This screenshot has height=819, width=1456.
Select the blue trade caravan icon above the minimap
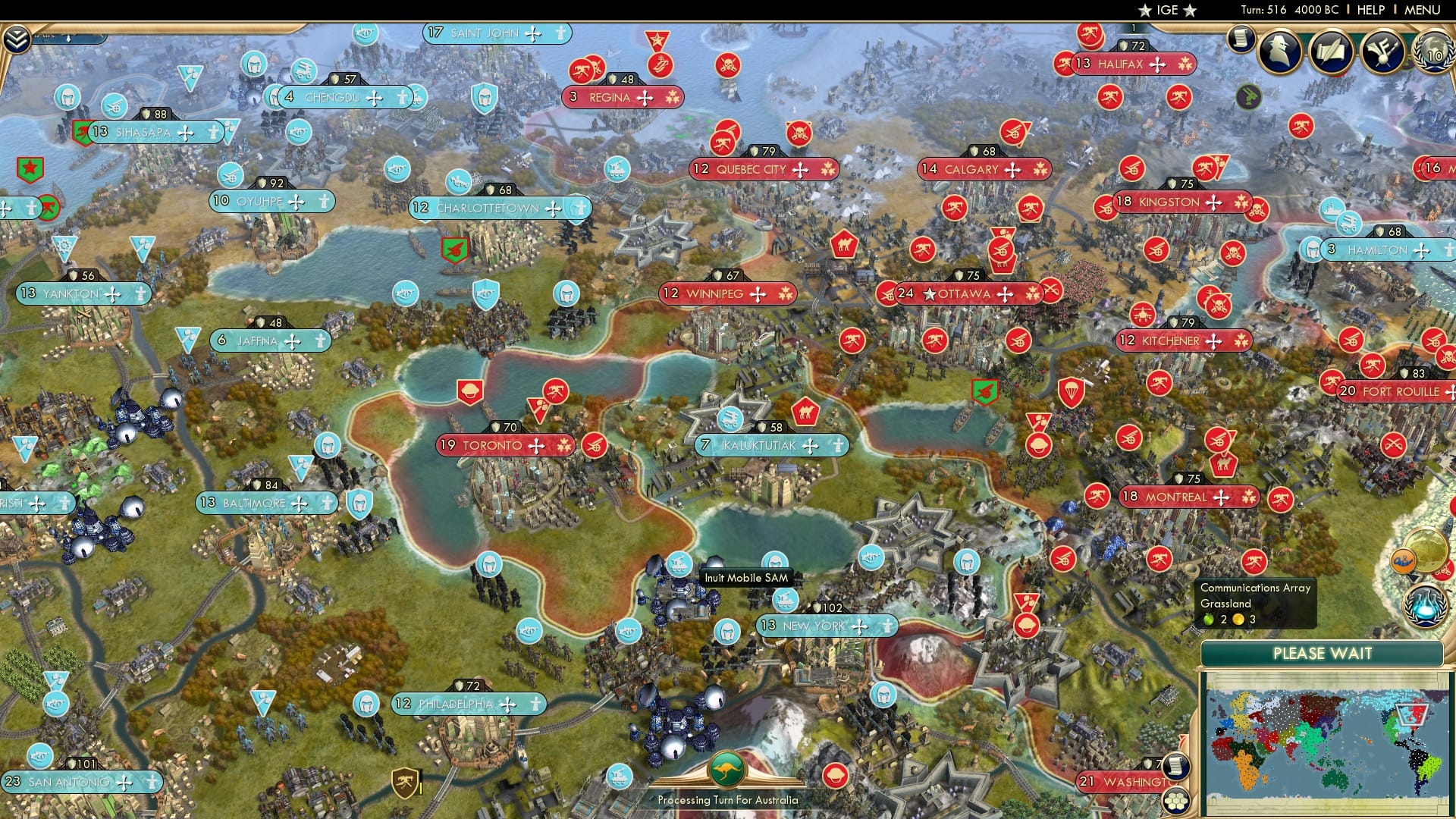1402,560
